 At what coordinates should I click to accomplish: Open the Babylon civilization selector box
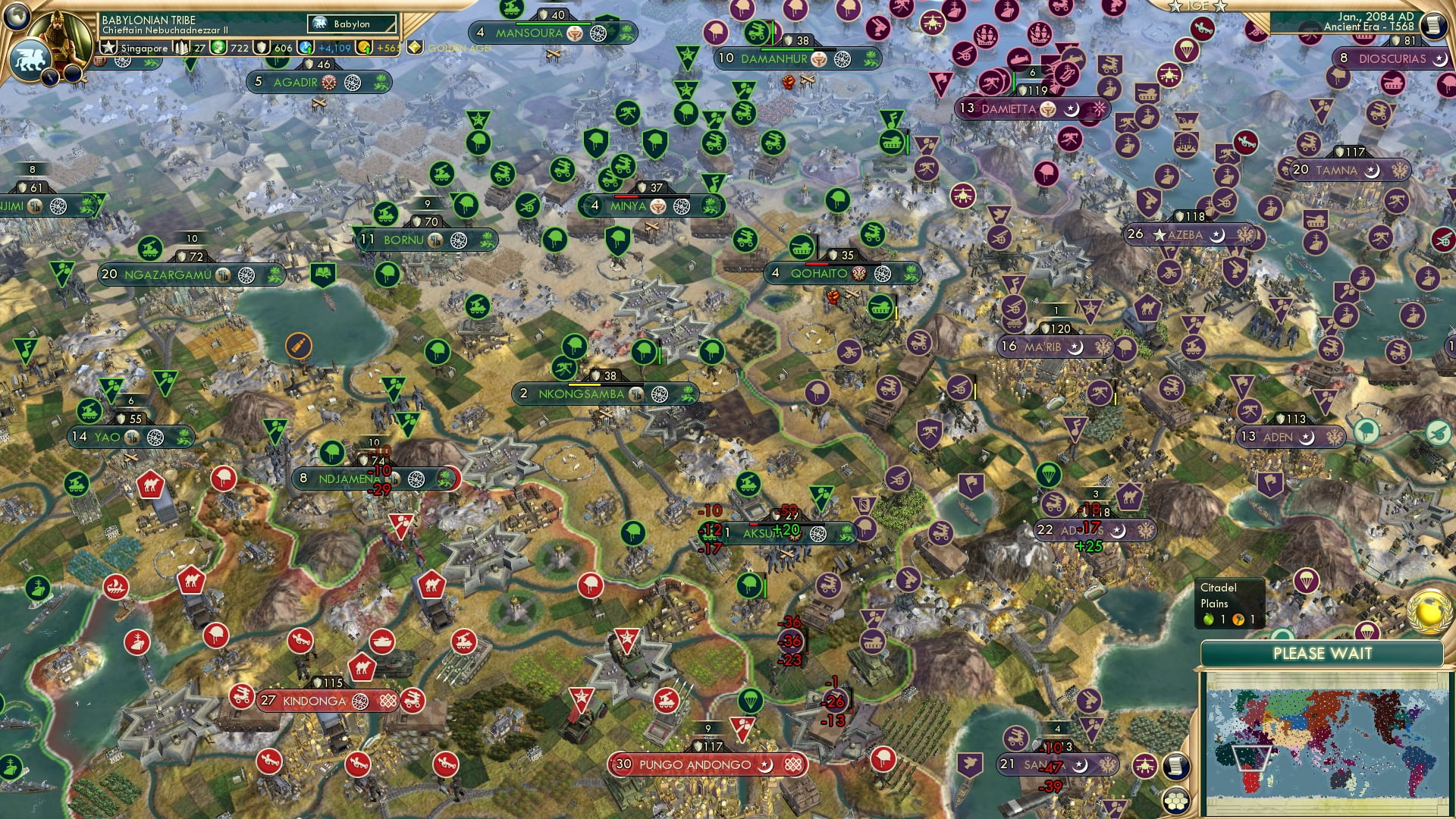tap(352, 24)
